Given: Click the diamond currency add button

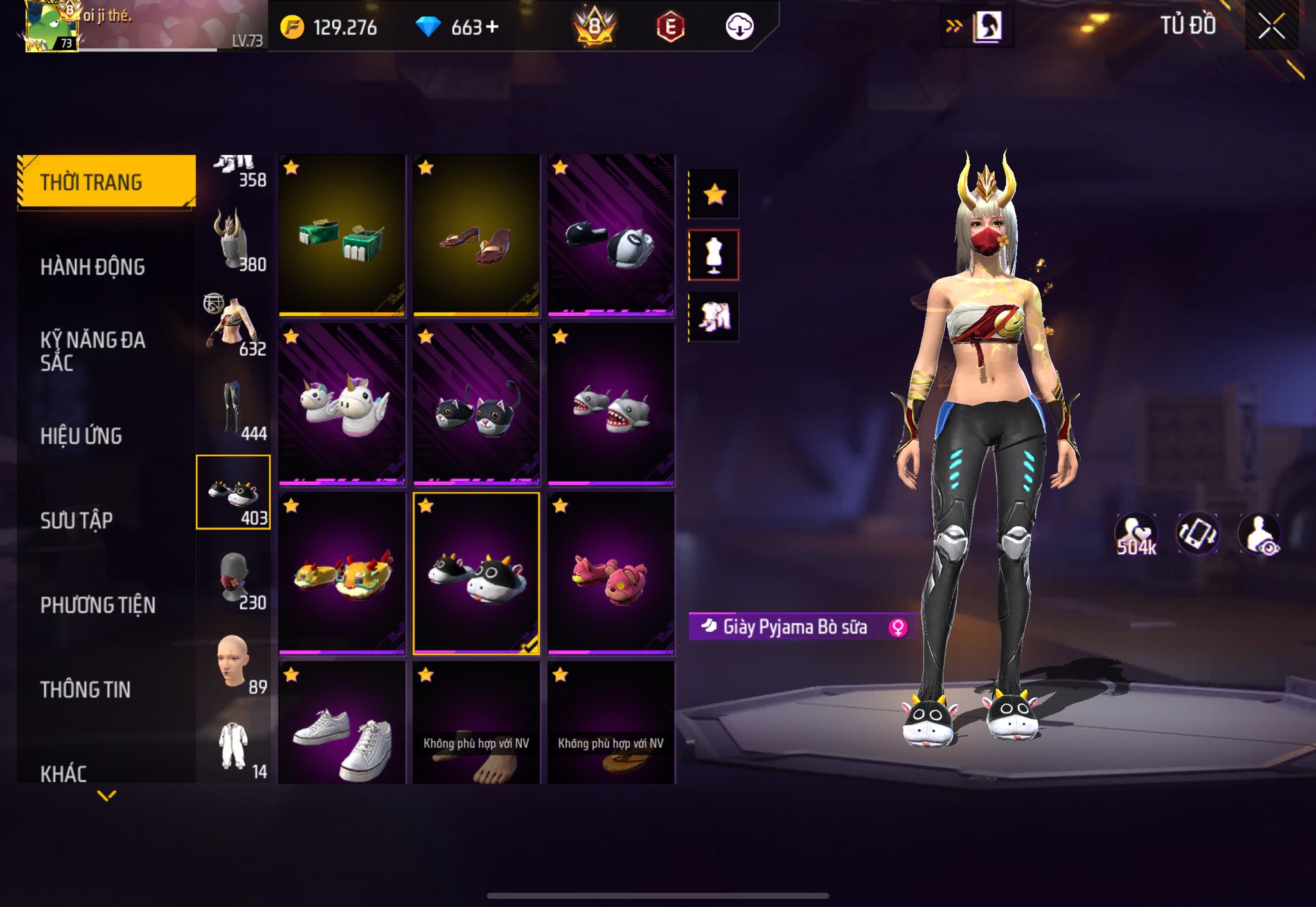Looking at the screenshot, I should (x=492, y=27).
